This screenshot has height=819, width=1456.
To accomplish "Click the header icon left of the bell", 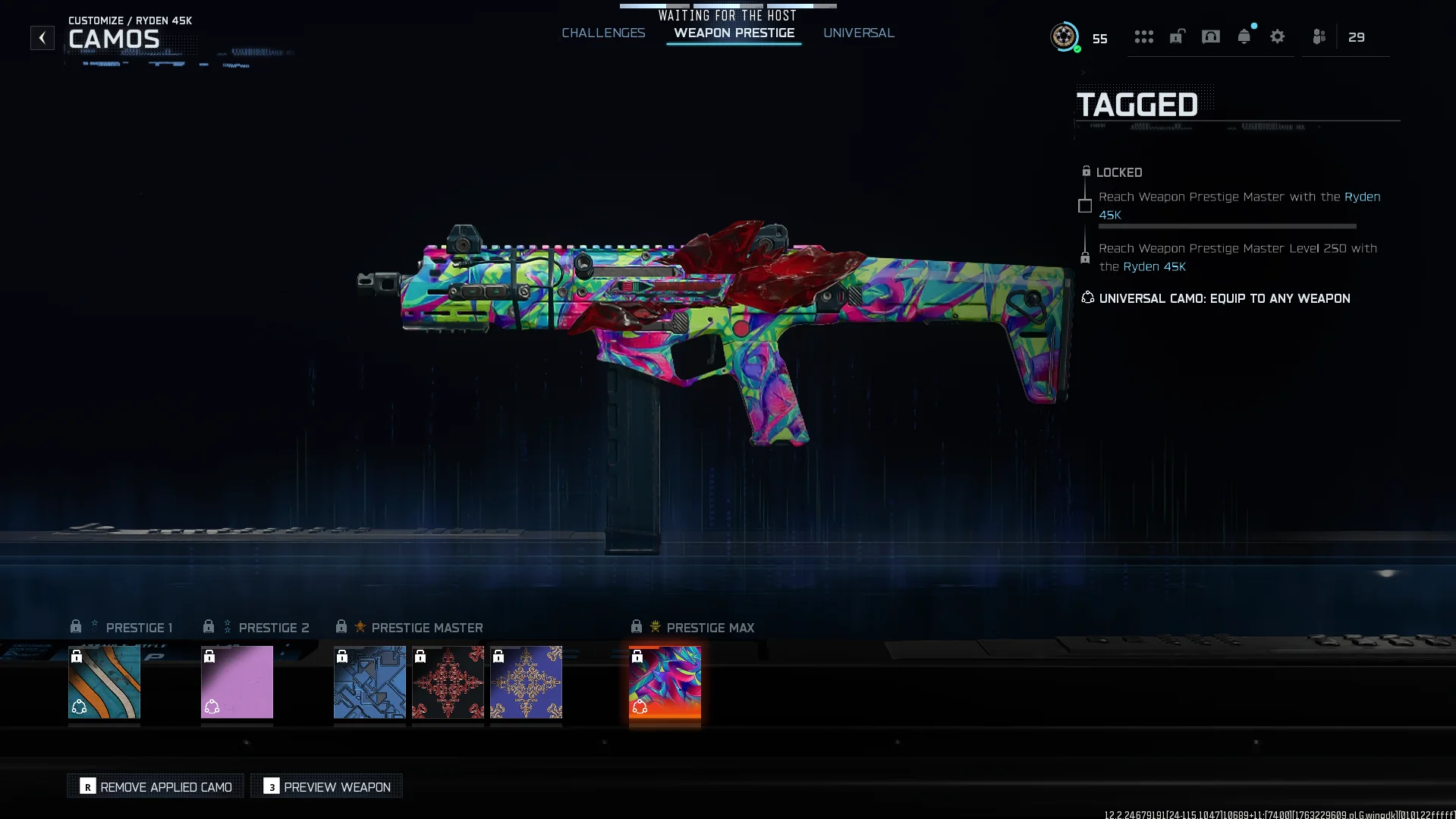I will click(x=1210, y=36).
